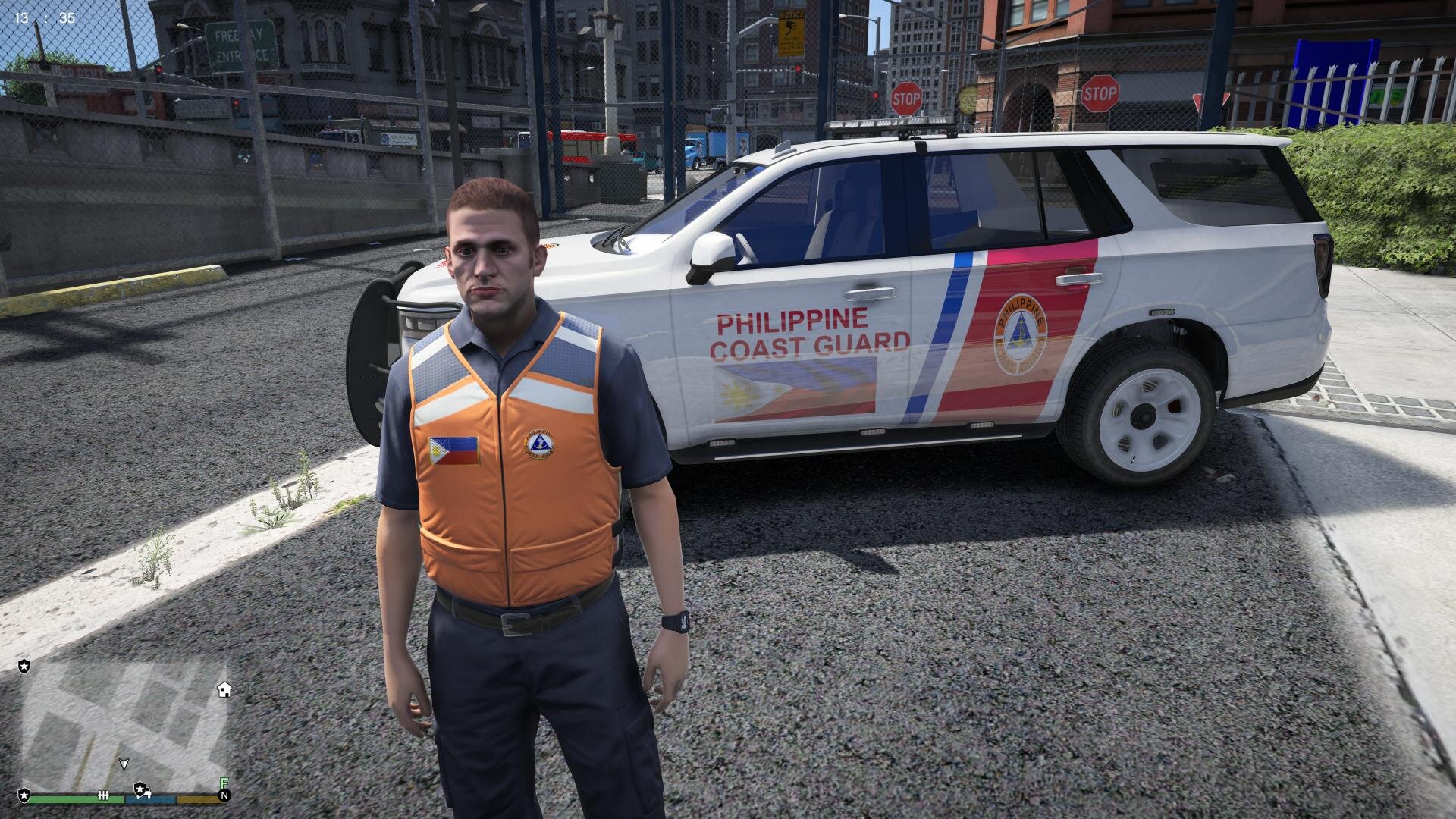The image size is (1456, 819).
Task: Select the green F blip on minimap
Action: click(x=224, y=783)
